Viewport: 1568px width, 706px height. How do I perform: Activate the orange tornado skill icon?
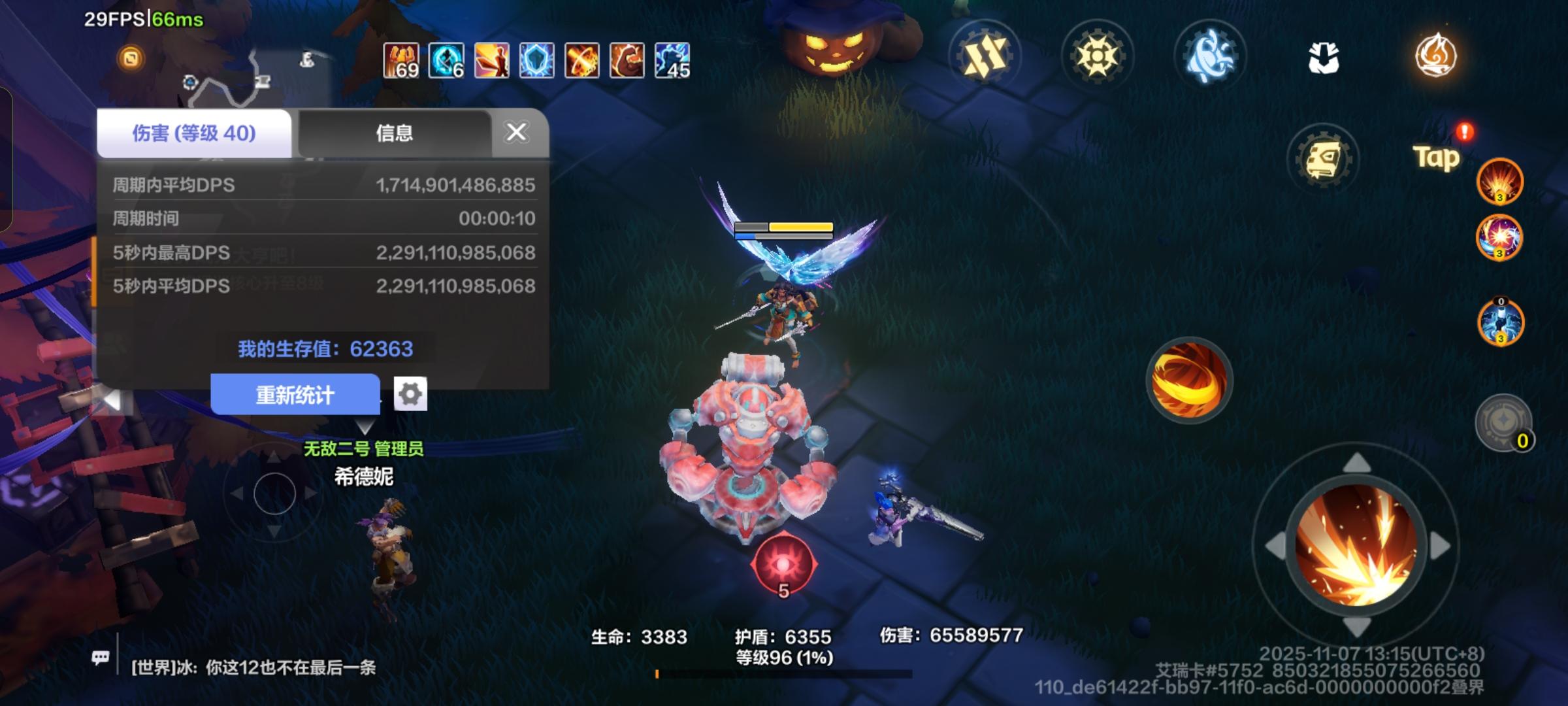[x=1190, y=381]
